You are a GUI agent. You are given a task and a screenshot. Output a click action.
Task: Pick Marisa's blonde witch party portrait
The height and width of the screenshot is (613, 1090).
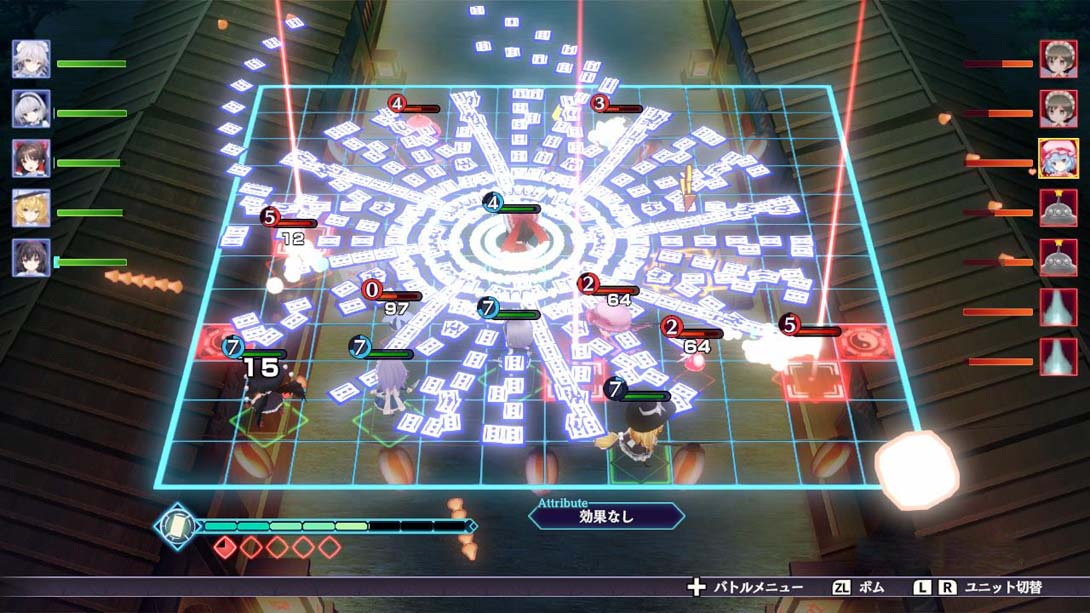tap(31, 208)
